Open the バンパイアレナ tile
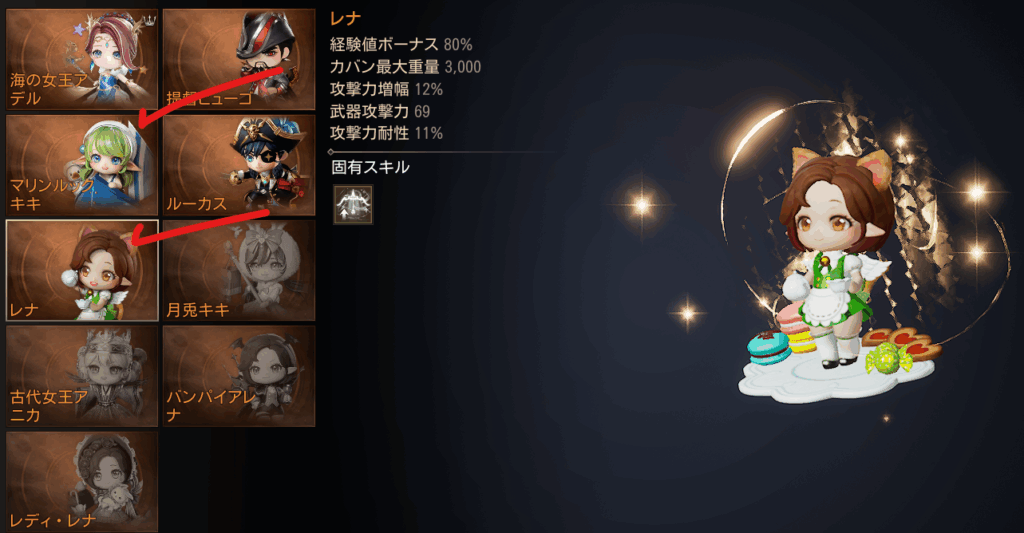This screenshot has height=533, width=1024. (238, 375)
